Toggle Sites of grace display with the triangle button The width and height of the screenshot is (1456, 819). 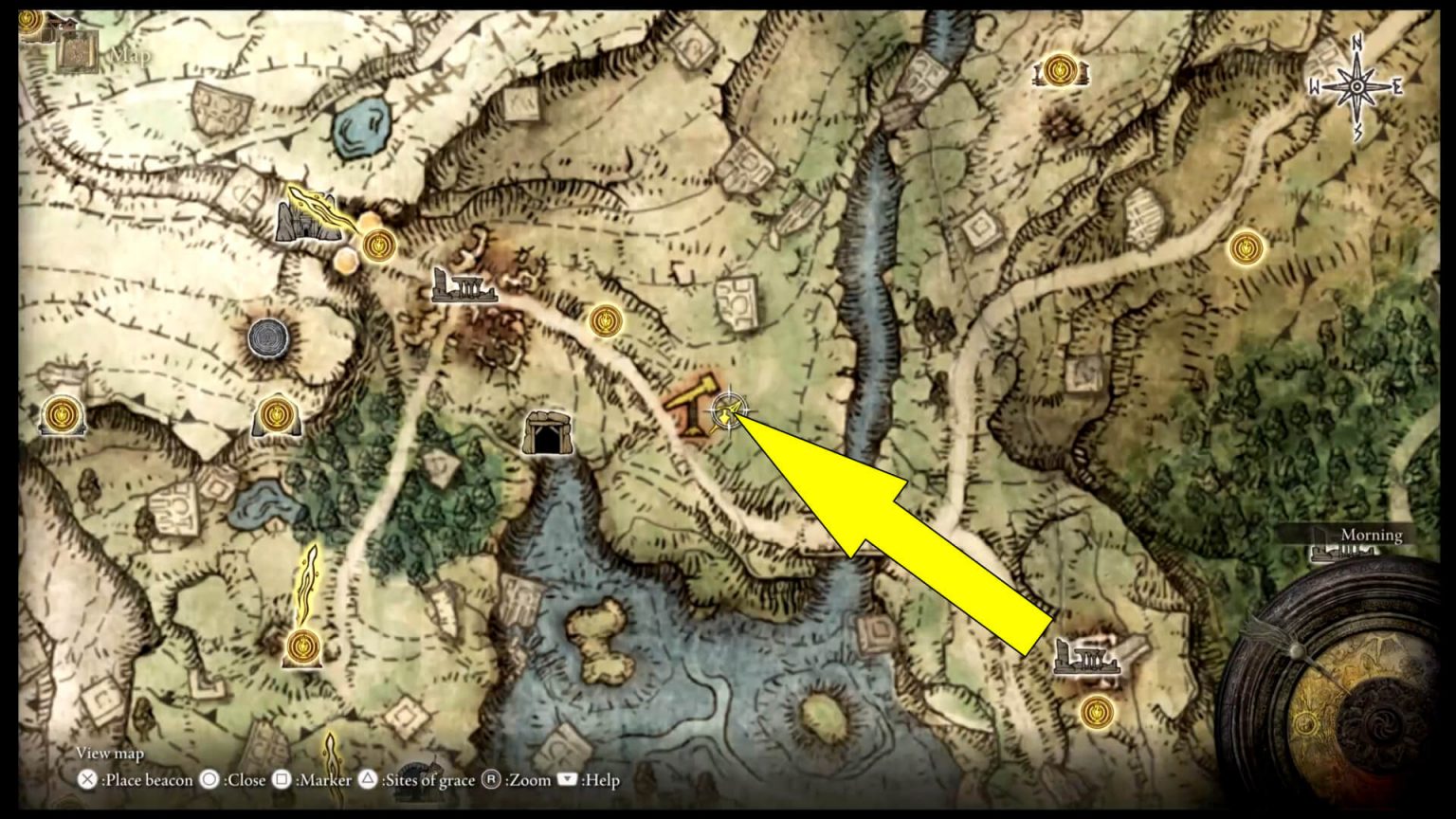click(x=368, y=780)
